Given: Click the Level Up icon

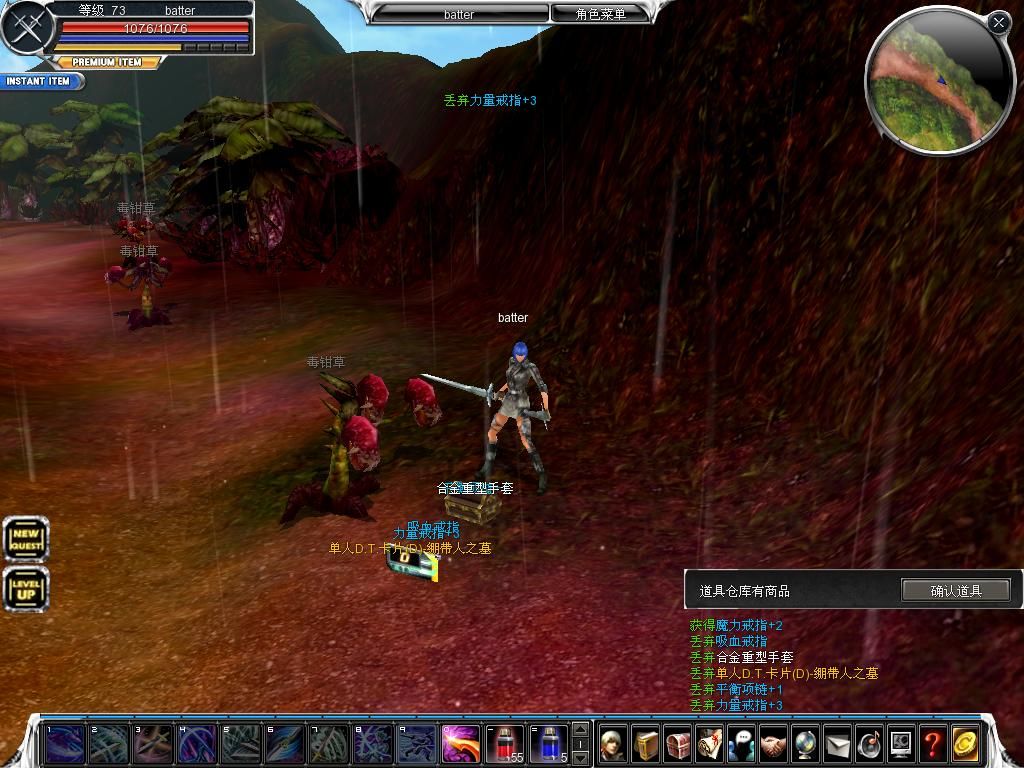Looking at the screenshot, I should pyautogui.click(x=25, y=589).
